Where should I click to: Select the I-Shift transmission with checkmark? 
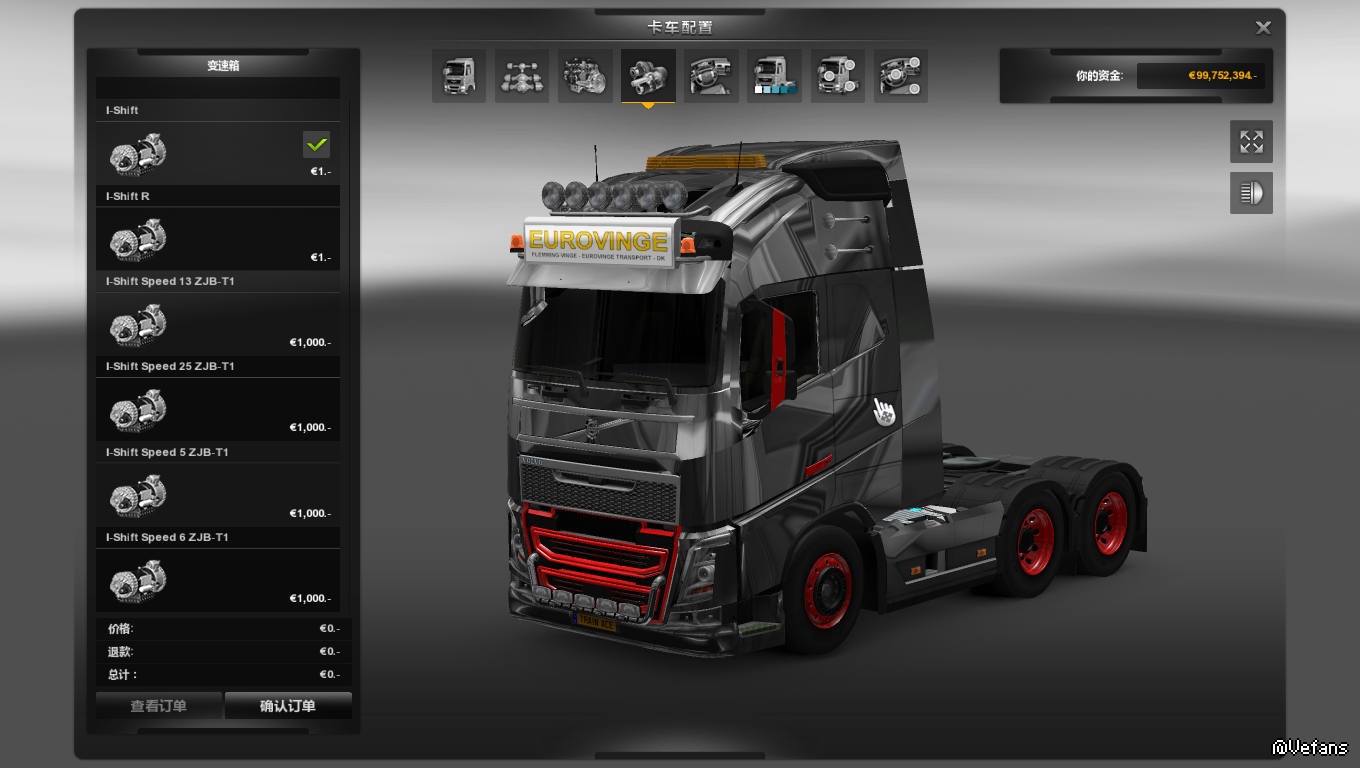point(218,154)
